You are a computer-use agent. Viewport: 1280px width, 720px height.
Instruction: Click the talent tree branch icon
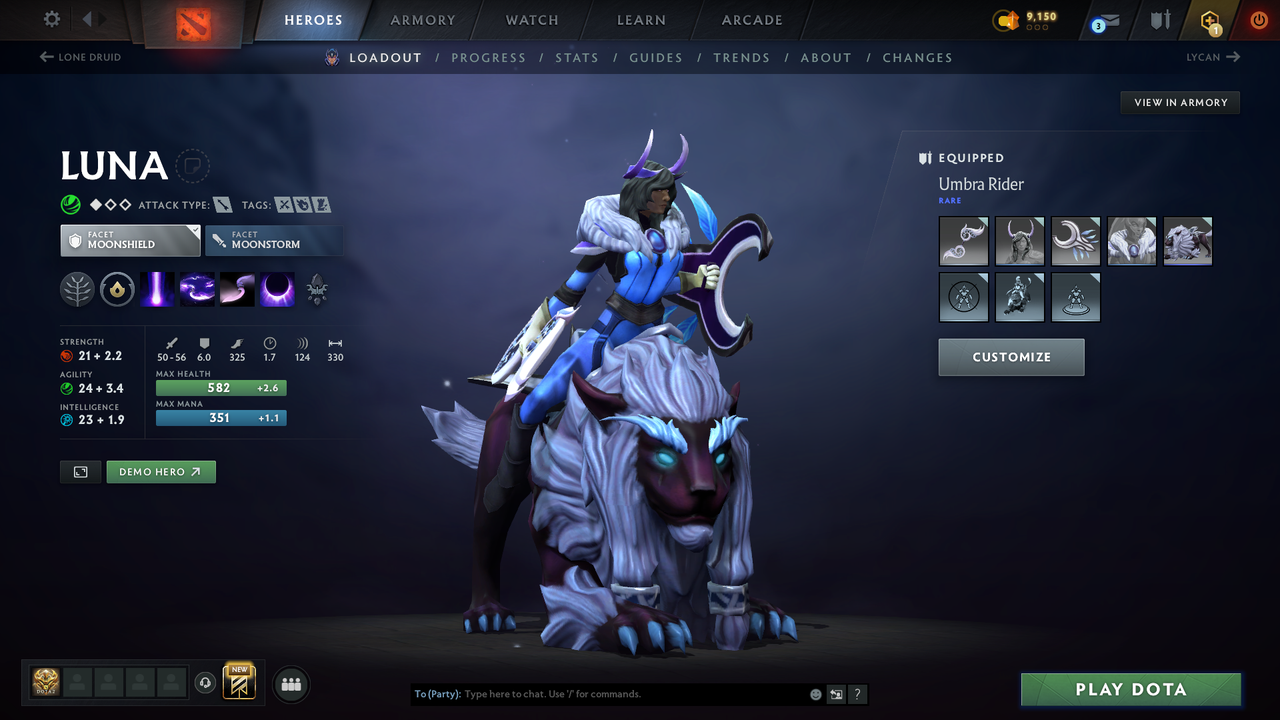[77, 289]
